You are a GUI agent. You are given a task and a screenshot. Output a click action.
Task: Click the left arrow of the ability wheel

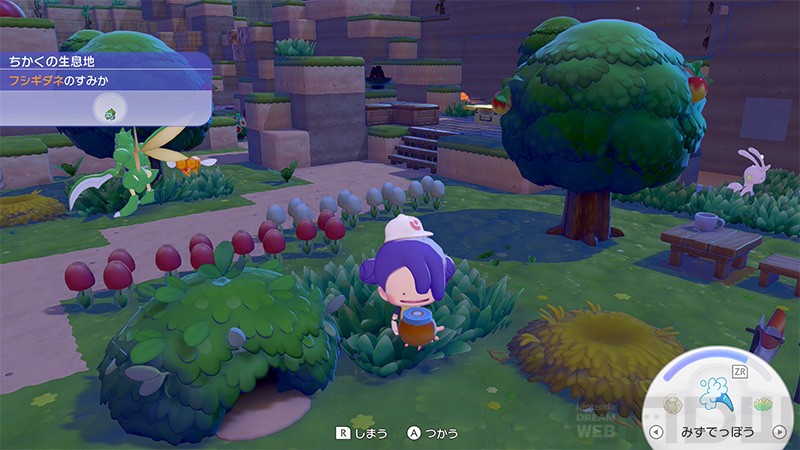(656, 434)
